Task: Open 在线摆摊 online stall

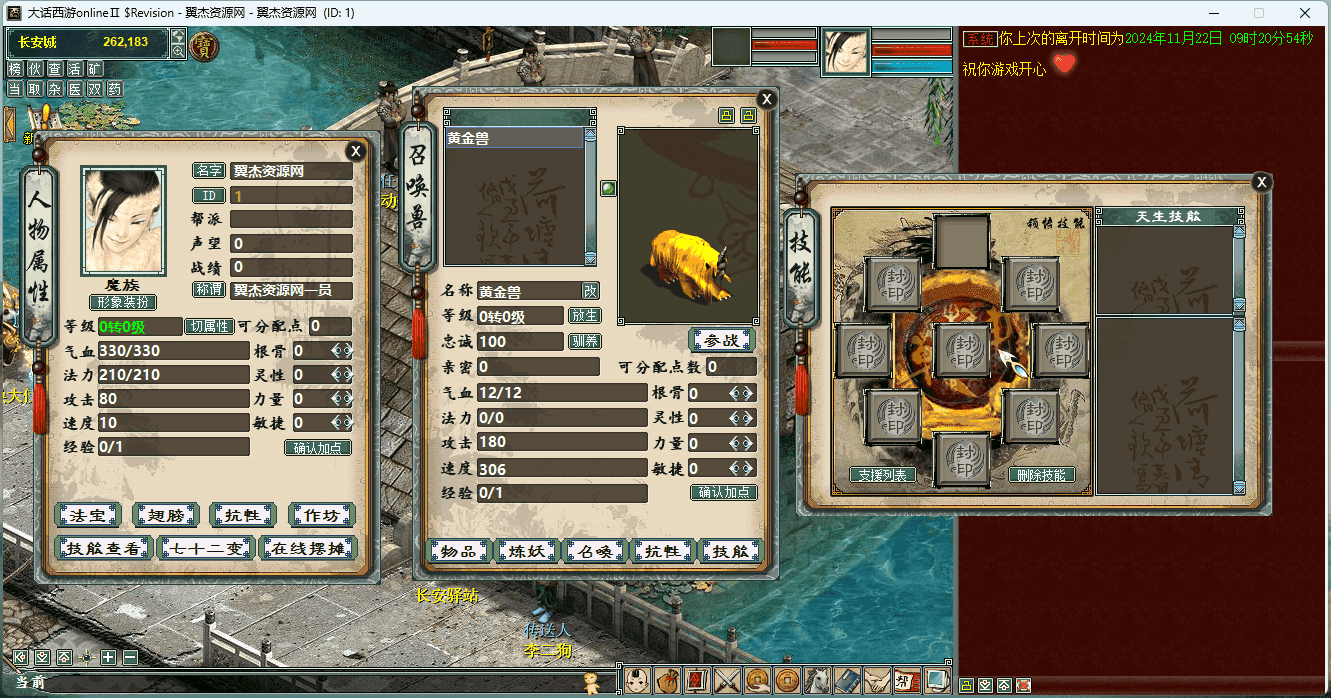Action: point(307,548)
